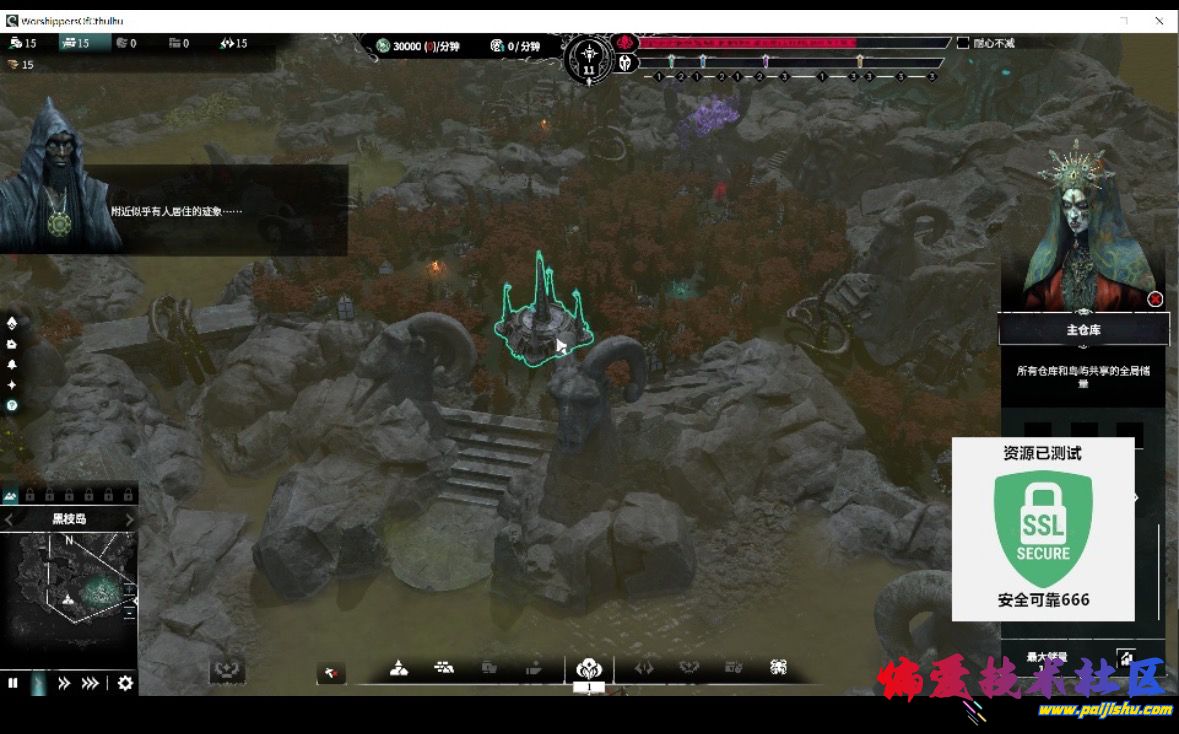The height and width of the screenshot is (734, 1179).
Task: Close the 主仓库 panel with red X
Action: point(1155,299)
